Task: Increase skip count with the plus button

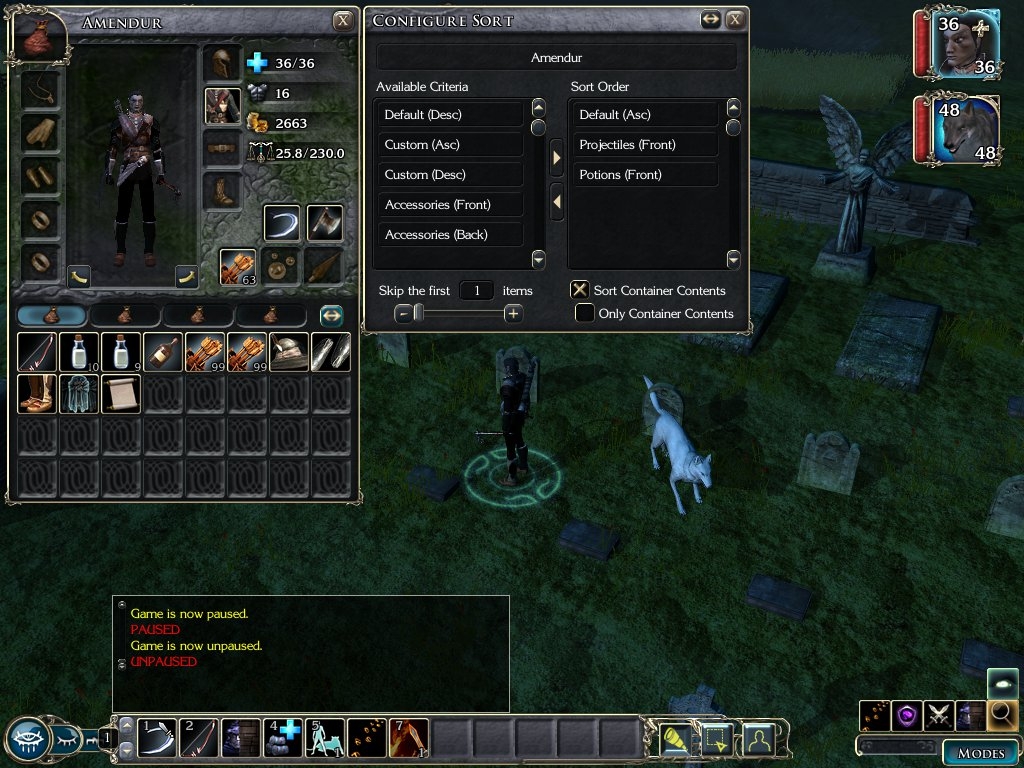Action: [x=513, y=314]
